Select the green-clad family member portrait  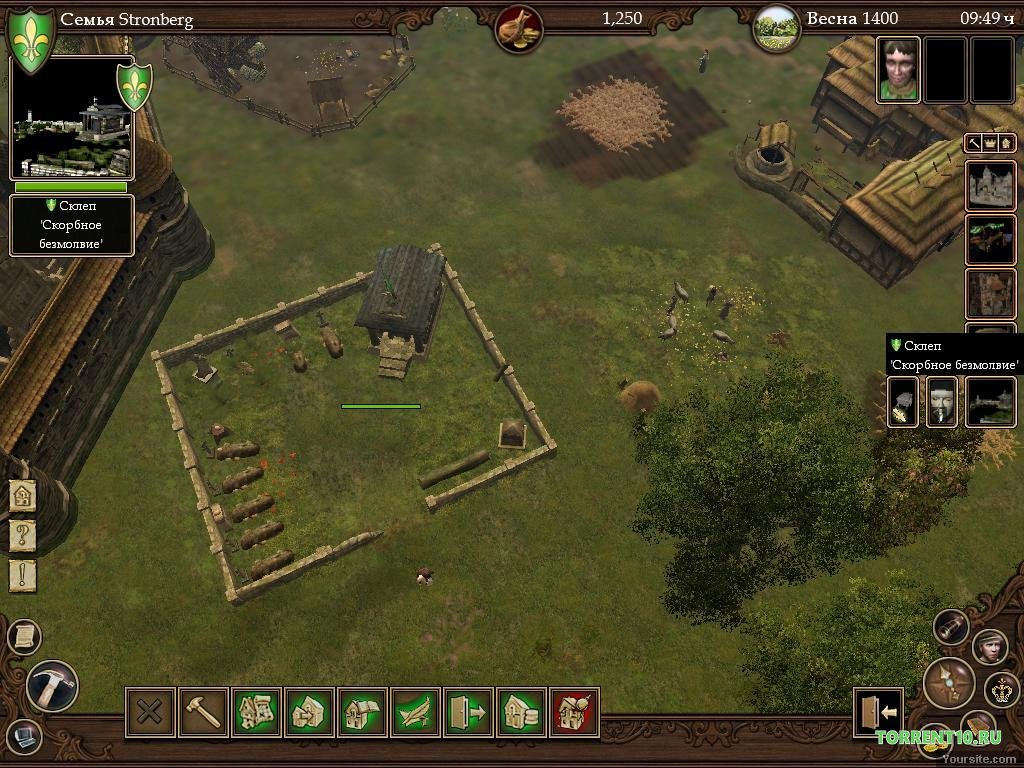coord(898,70)
